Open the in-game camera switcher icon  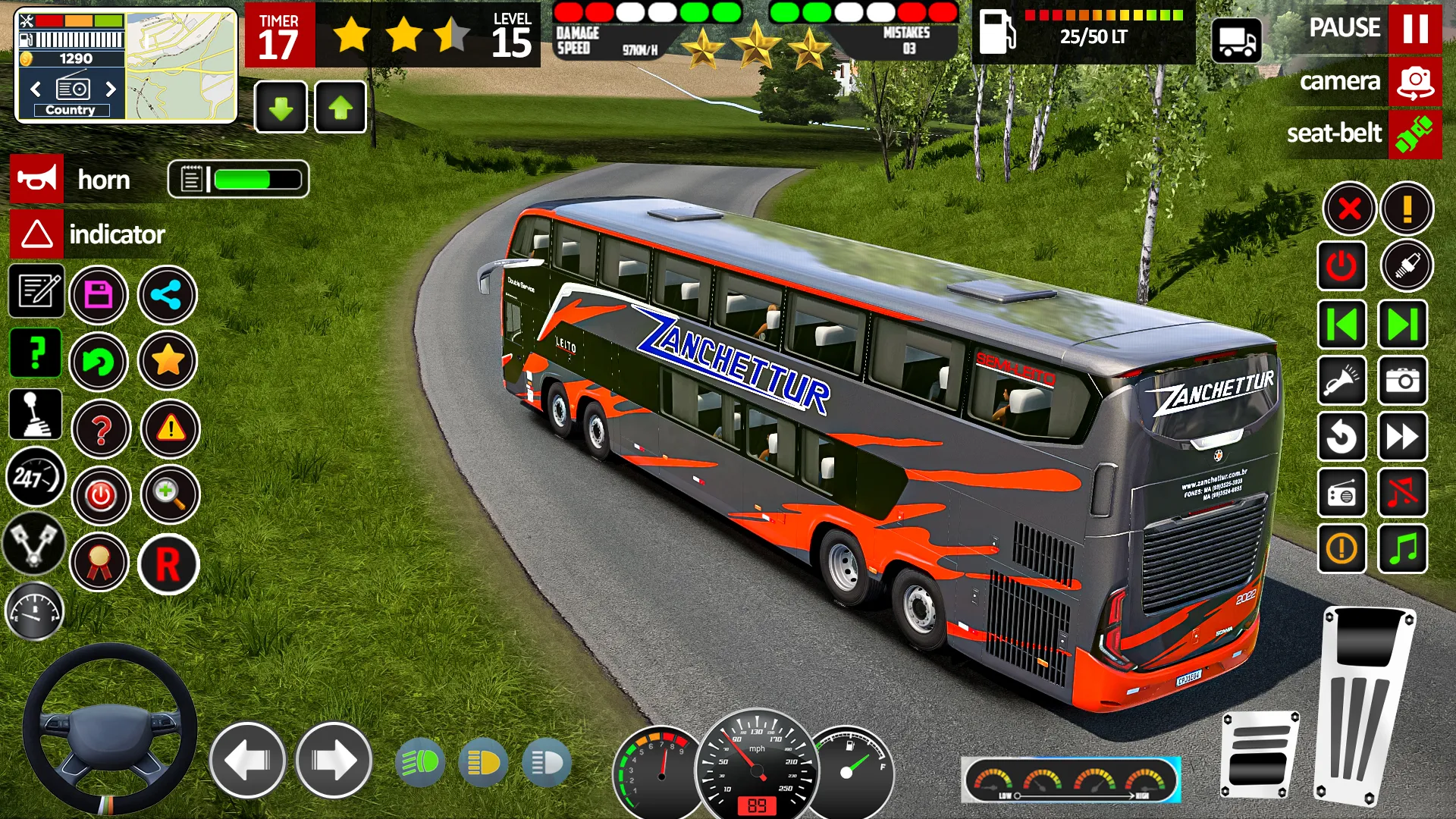pyautogui.click(x=1417, y=81)
